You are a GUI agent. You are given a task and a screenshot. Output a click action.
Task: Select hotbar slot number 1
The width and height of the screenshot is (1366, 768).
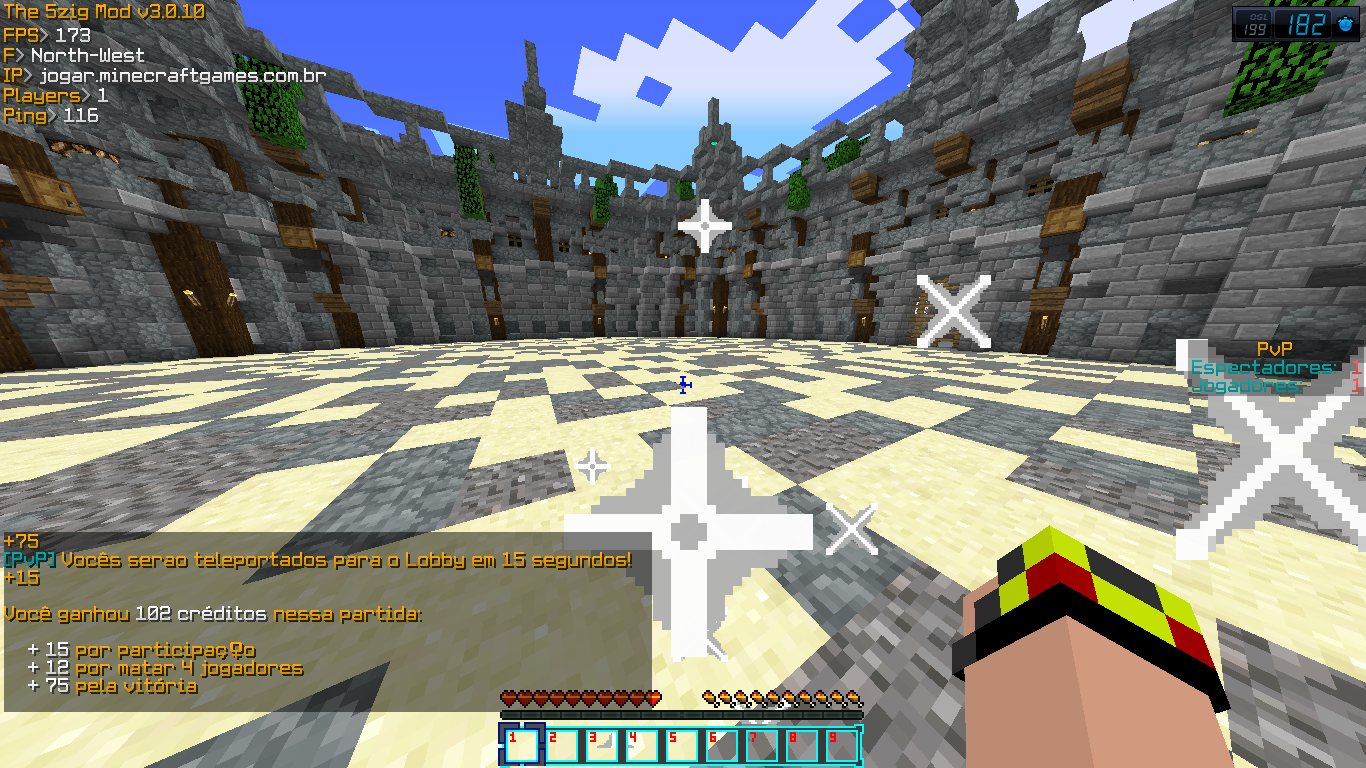(522, 746)
